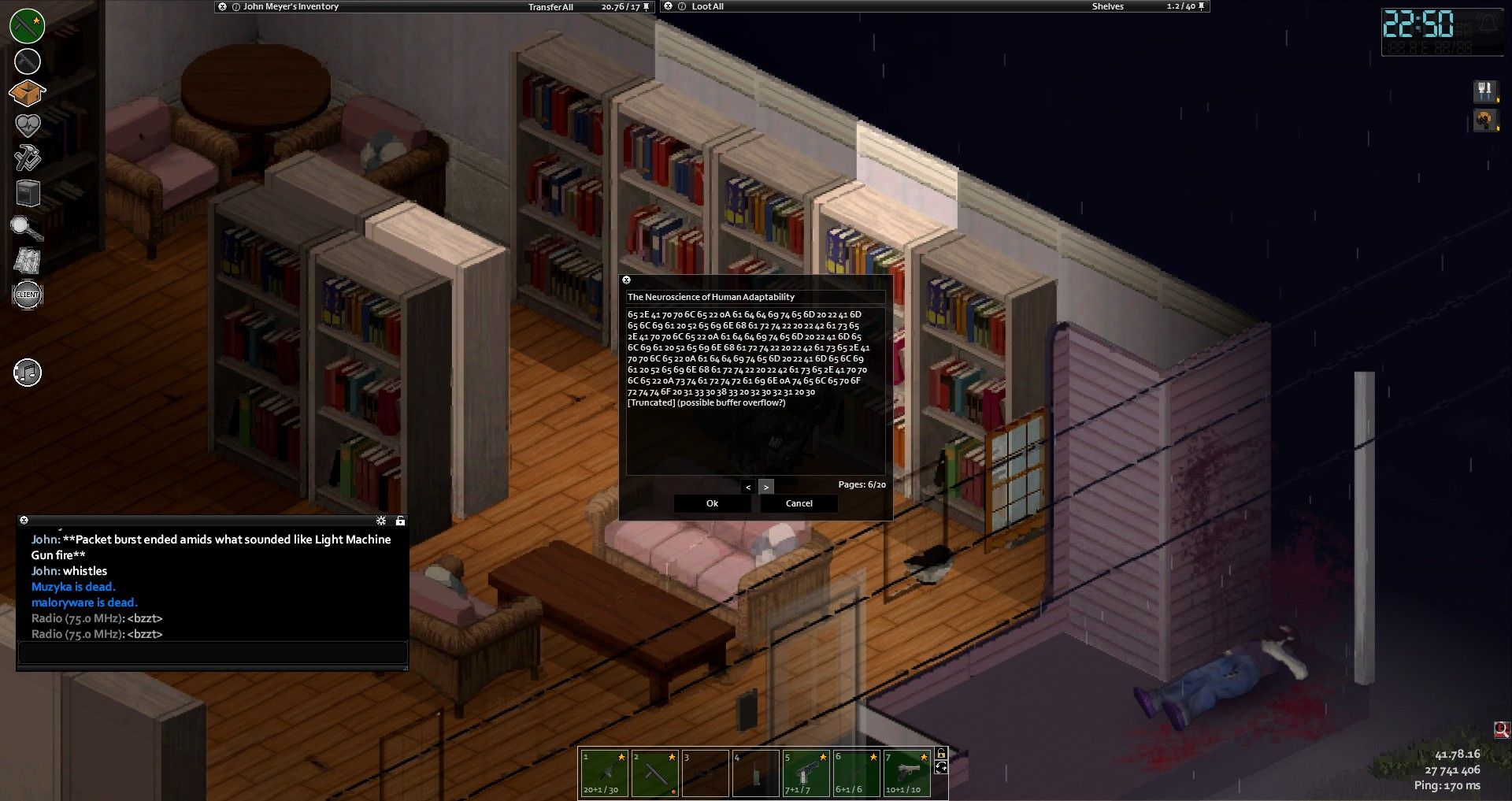1512x801 pixels.
Task: Open the Client panel button
Action: tap(28, 295)
